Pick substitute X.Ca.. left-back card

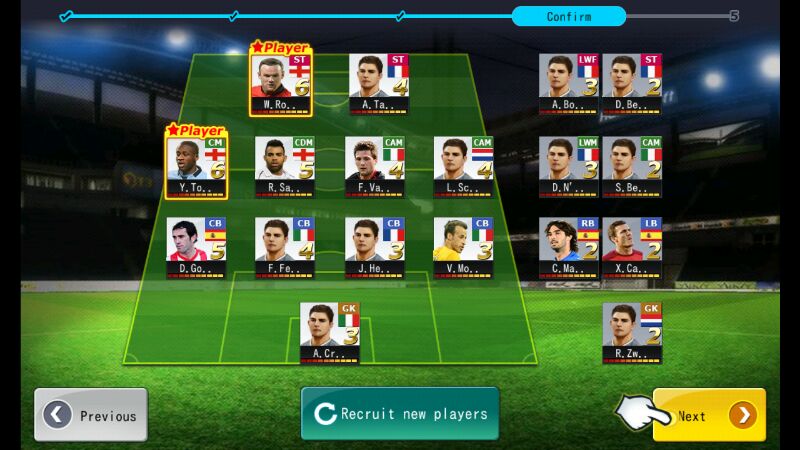[632, 248]
